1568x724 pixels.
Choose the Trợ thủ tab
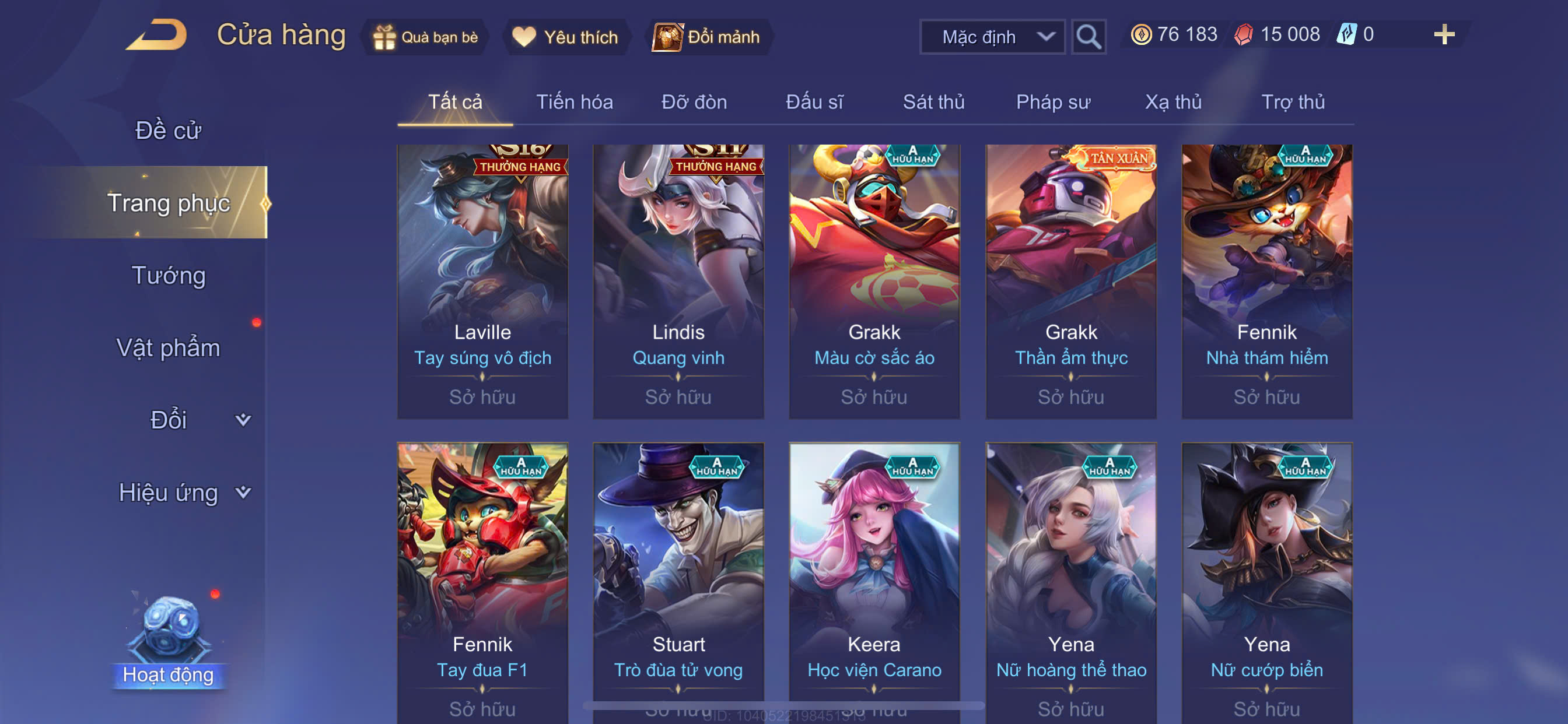[x=1293, y=101]
